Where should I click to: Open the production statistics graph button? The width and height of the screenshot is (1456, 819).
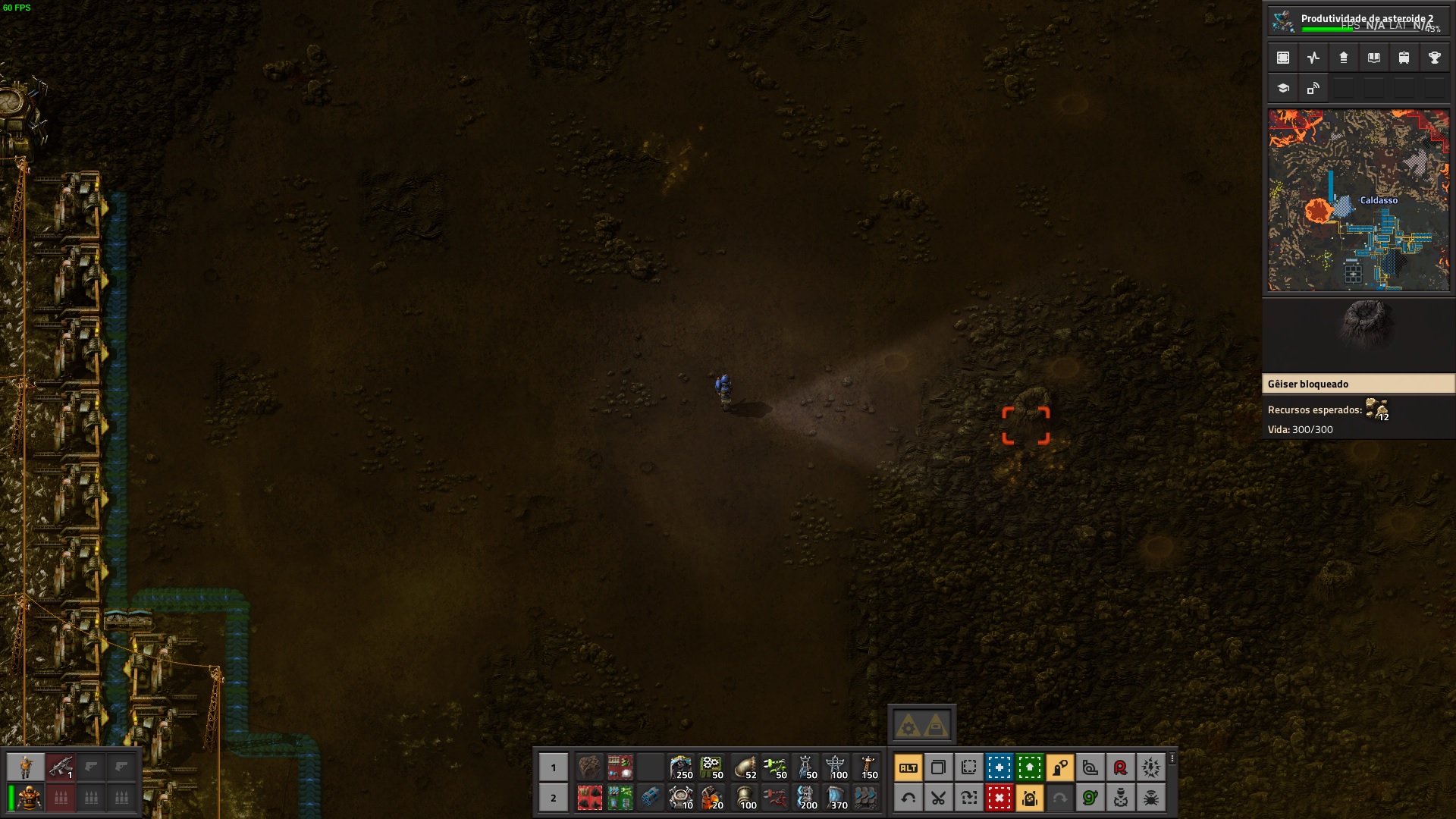click(x=1313, y=58)
